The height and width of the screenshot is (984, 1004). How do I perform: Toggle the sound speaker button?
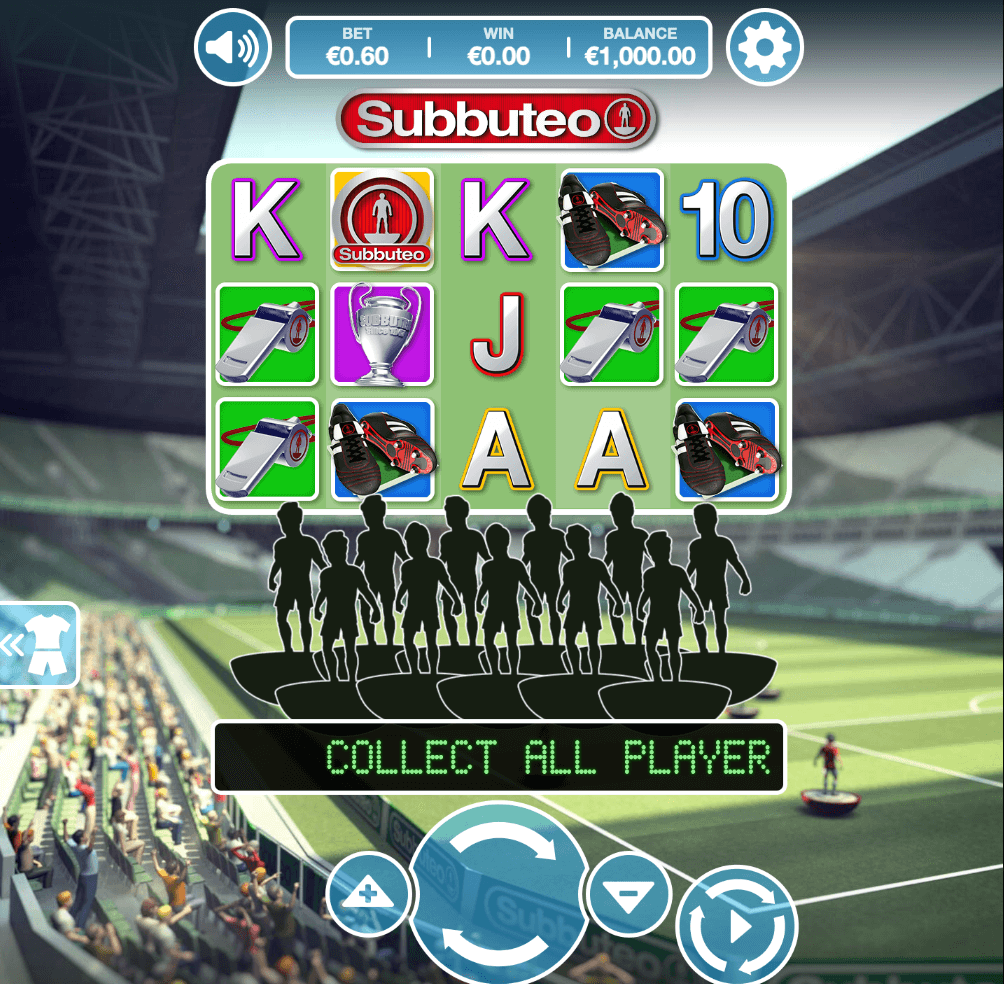[232, 47]
